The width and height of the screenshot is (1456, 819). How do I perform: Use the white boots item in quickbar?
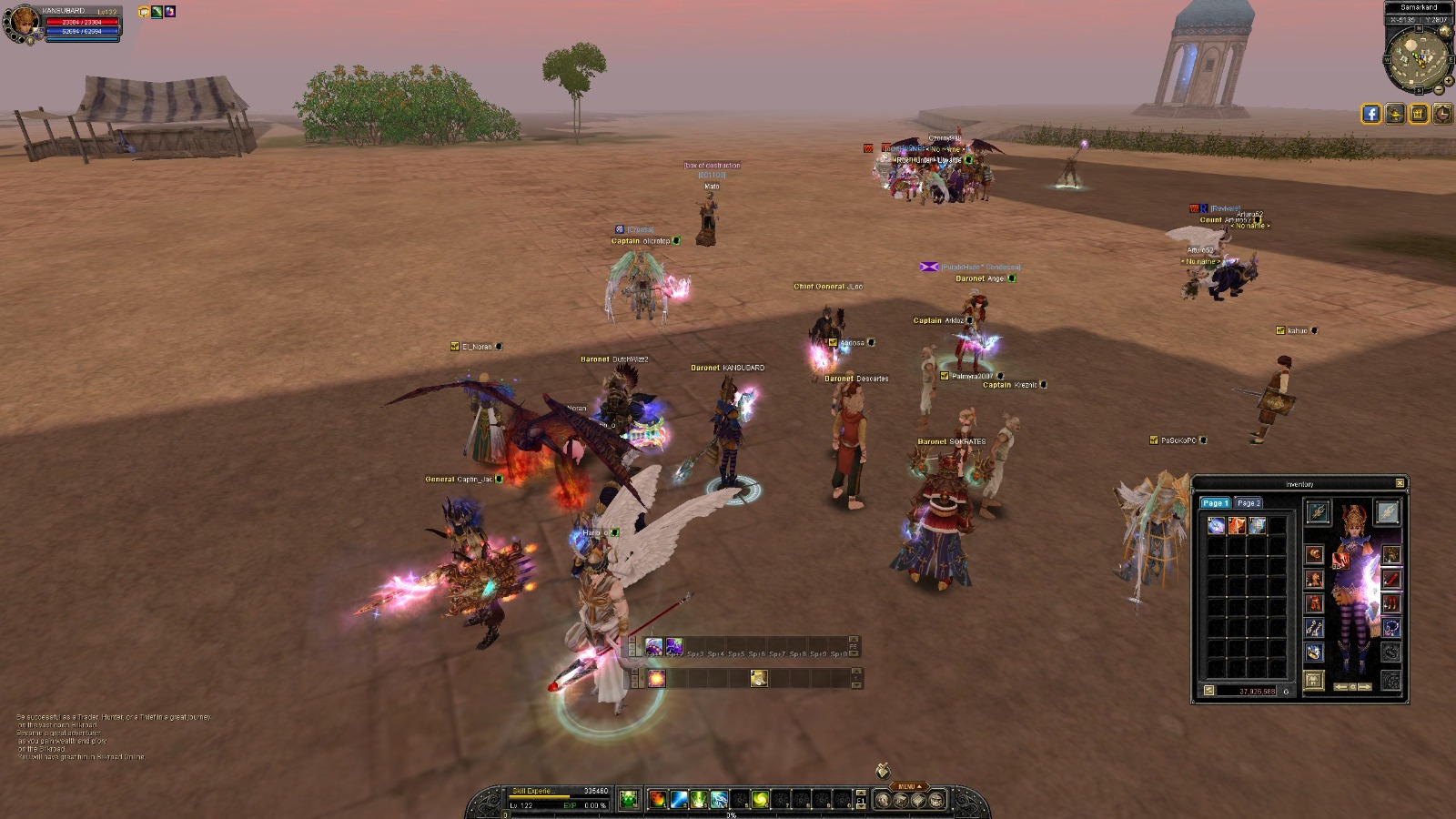point(759,678)
